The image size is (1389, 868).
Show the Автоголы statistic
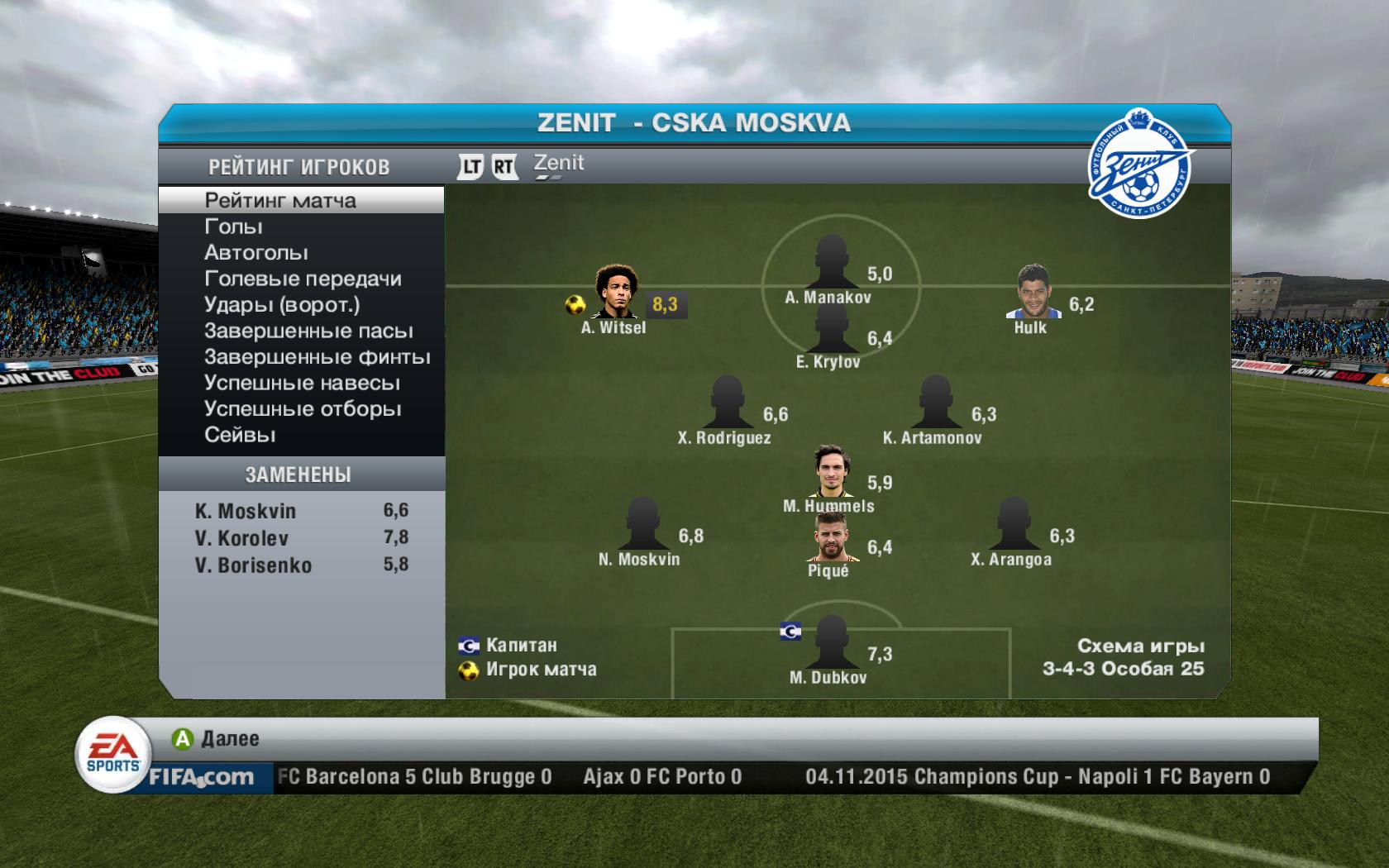[256, 253]
